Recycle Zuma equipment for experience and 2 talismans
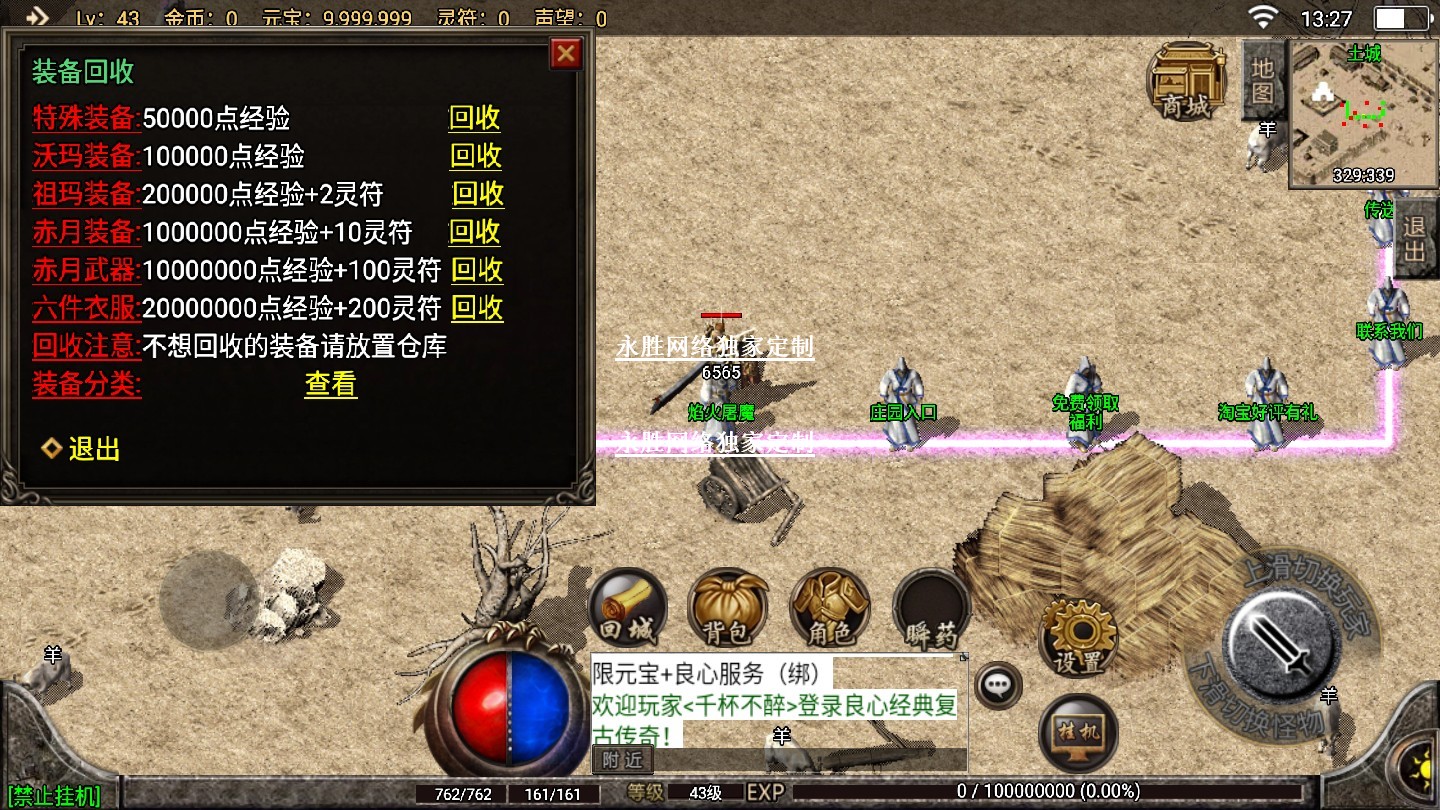The image size is (1440, 810). [477, 194]
